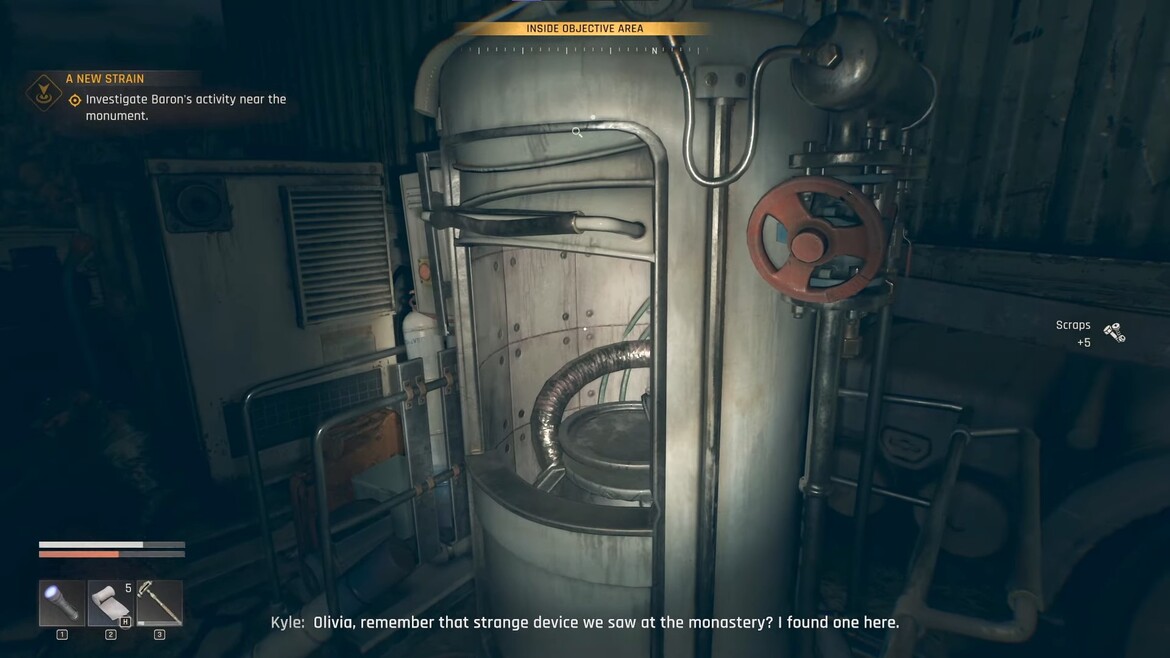The height and width of the screenshot is (658, 1170).
Task: Select the melee weapon hotbar slot
Action: [159, 603]
